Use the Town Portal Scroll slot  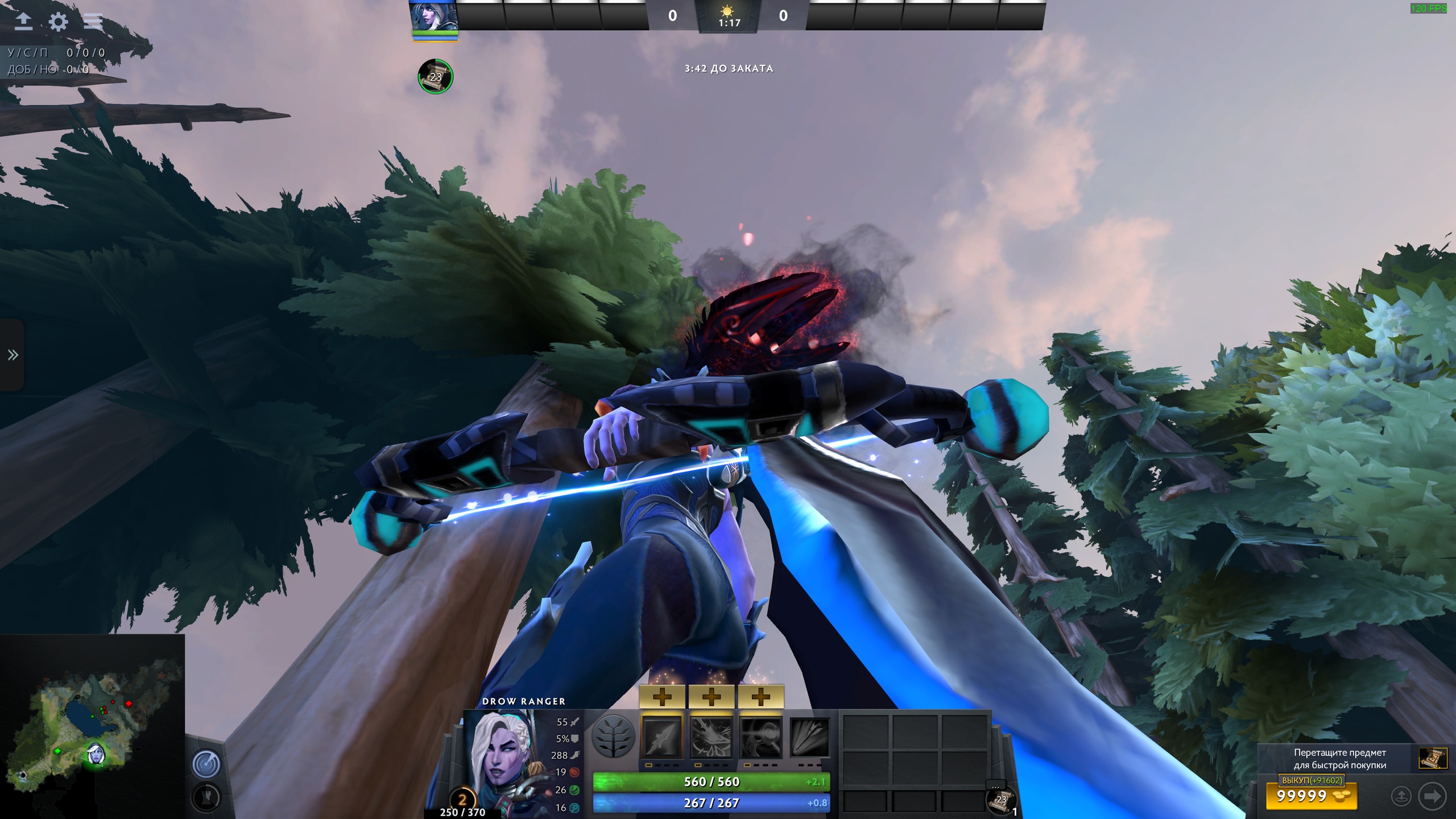pos(1000,799)
